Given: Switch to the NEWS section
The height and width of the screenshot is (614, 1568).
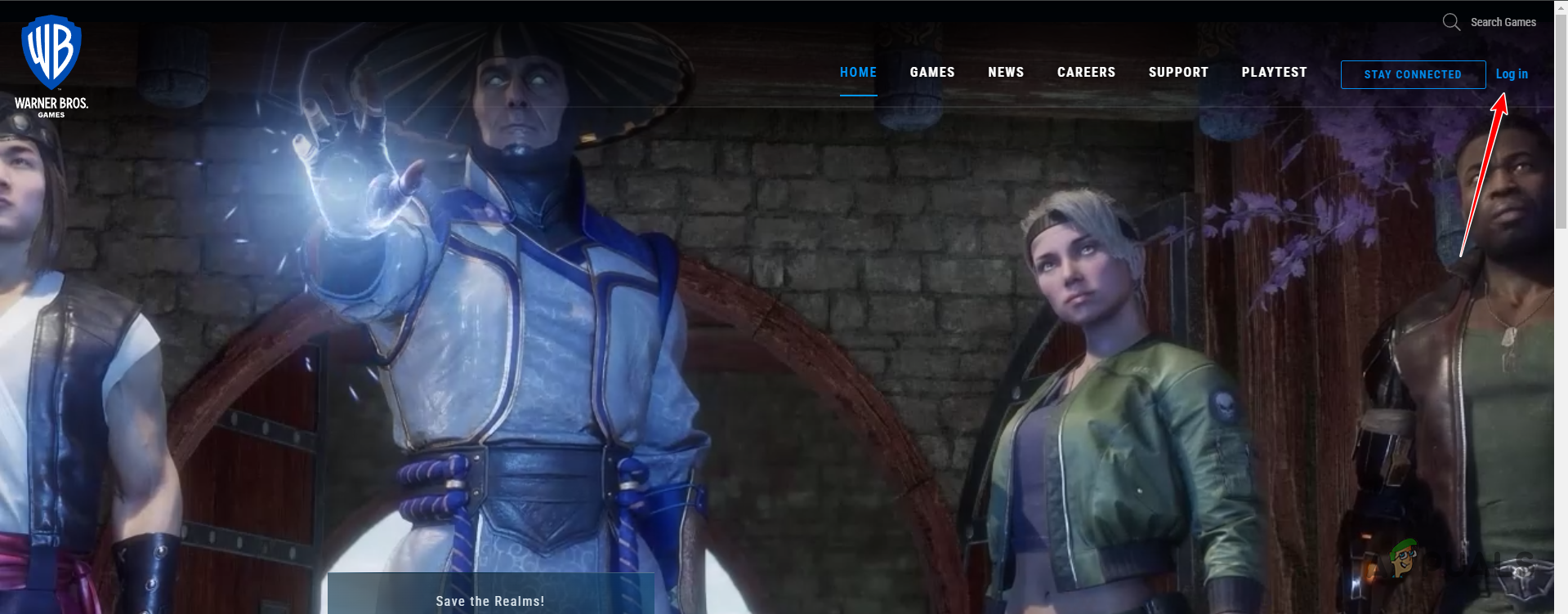Looking at the screenshot, I should (1005, 72).
